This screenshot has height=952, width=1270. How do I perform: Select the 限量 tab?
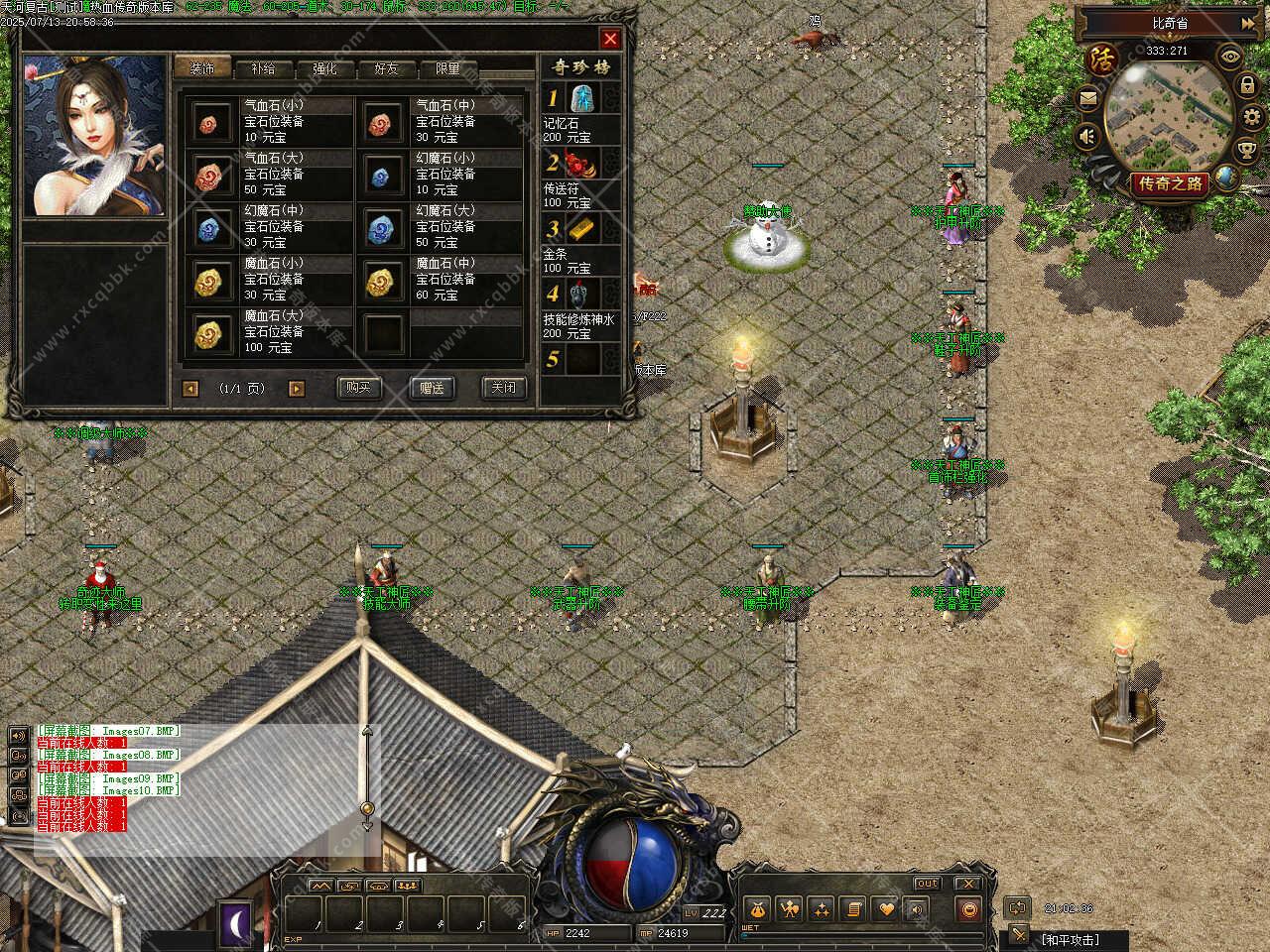click(447, 68)
